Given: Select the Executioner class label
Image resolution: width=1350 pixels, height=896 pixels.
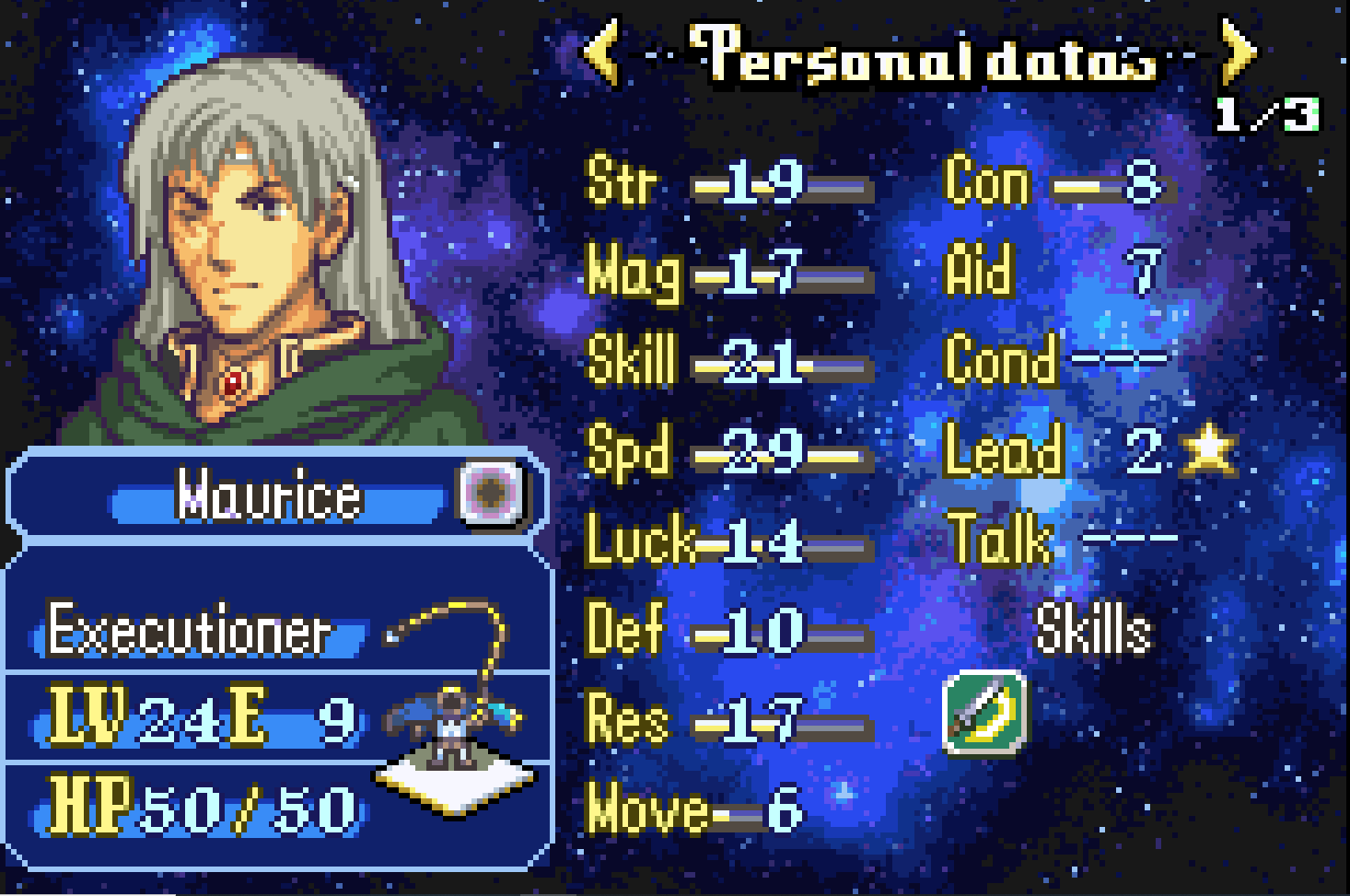Looking at the screenshot, I should tap(189, 632).
